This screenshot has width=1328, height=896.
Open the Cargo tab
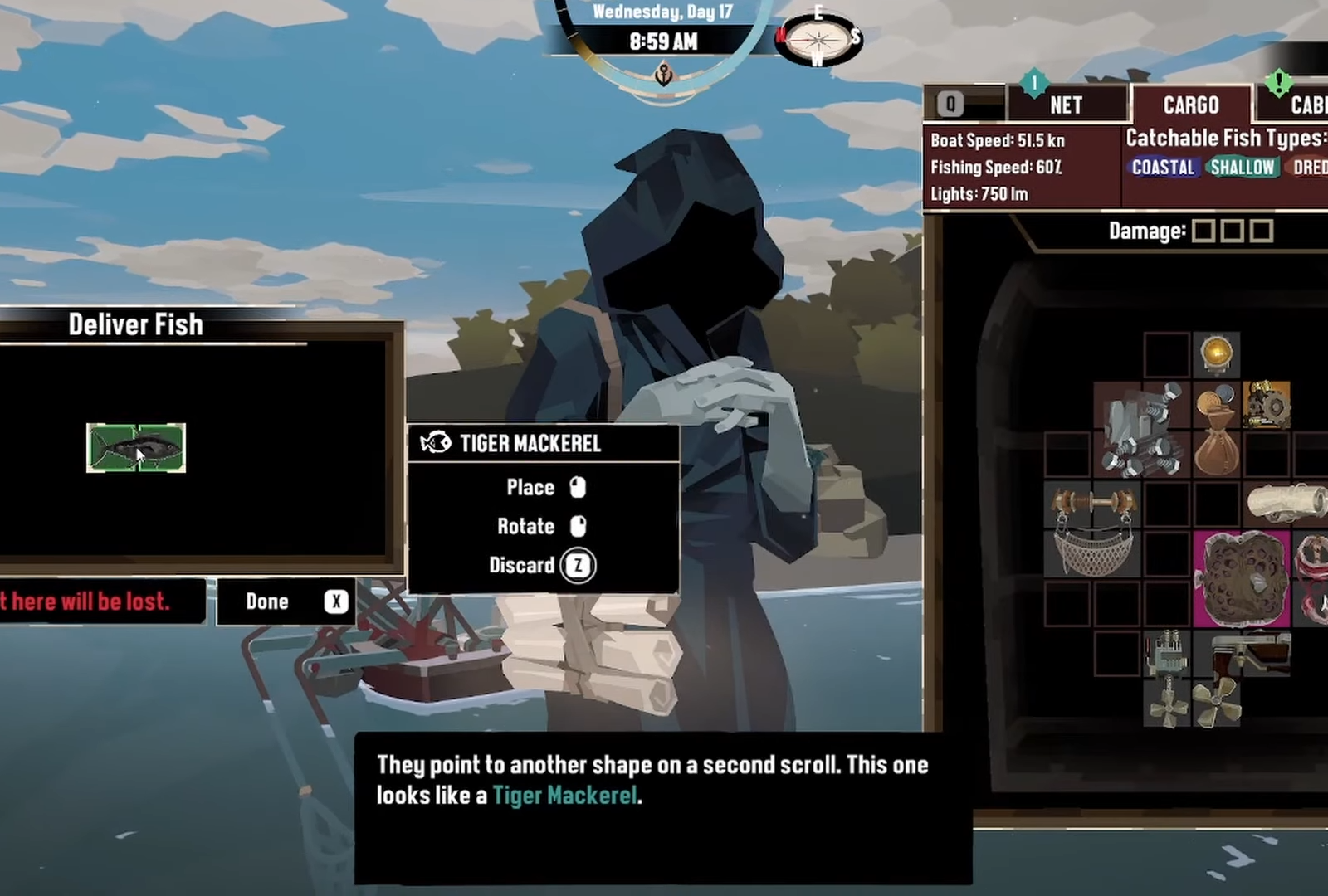pyautogui.click(x=1190, y=105)
